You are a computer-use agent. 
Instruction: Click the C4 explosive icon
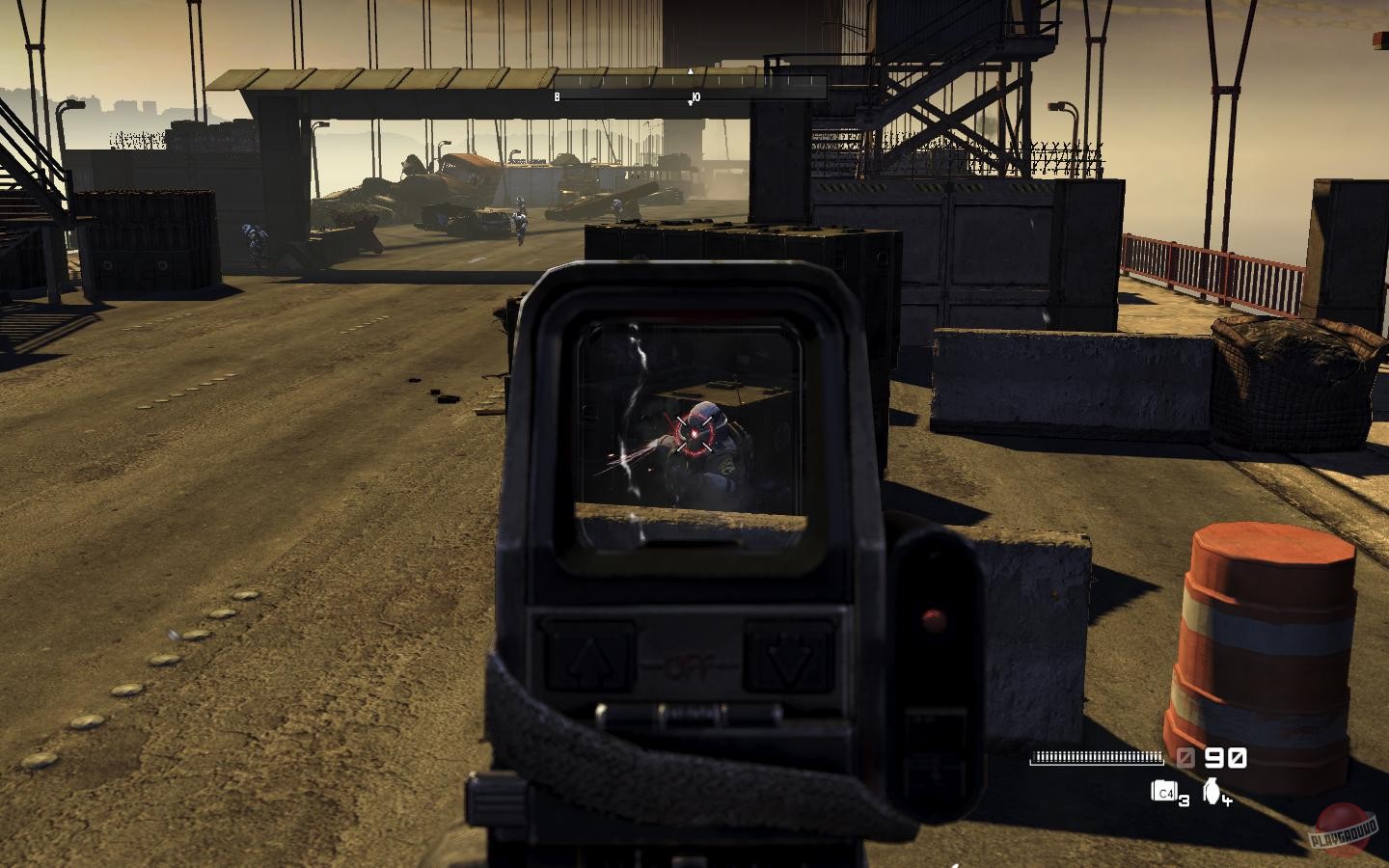click(x=1163, y=792)
